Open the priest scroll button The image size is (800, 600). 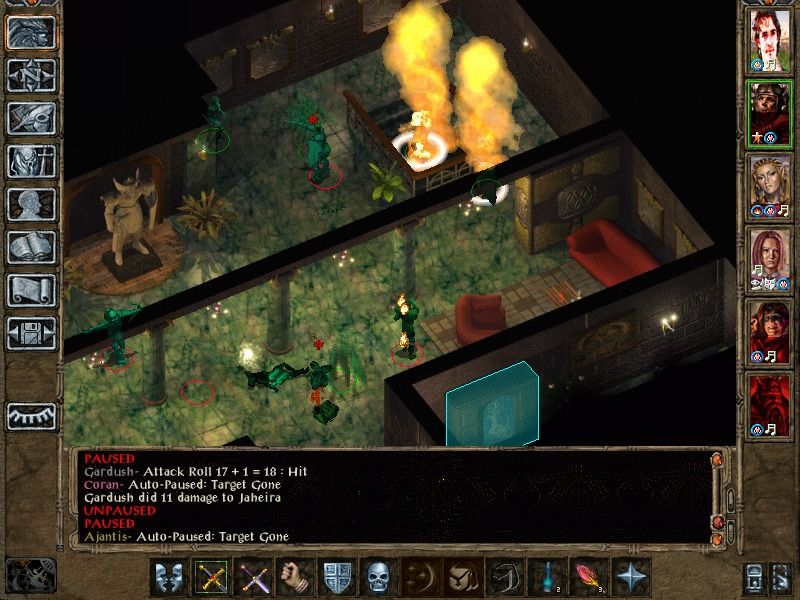tap(31, 290)
